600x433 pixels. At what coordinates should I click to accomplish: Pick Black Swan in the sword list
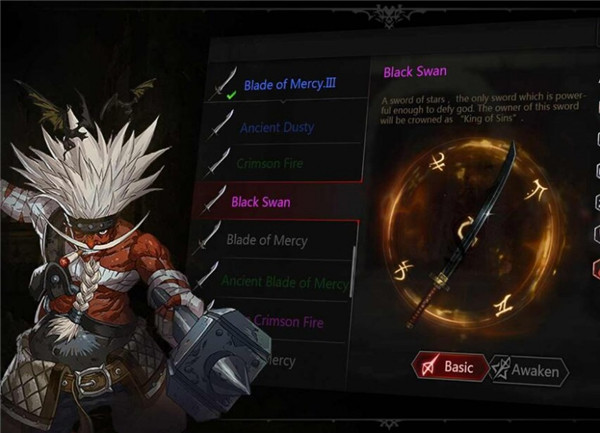click(262, 202)
